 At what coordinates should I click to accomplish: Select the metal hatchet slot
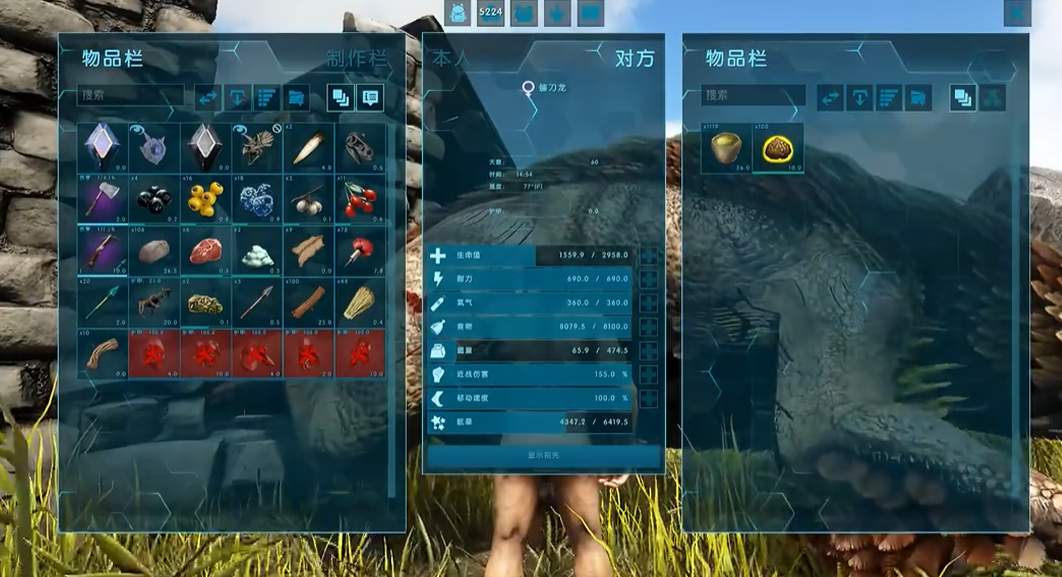pyautogui.click(x=102, y=198)
